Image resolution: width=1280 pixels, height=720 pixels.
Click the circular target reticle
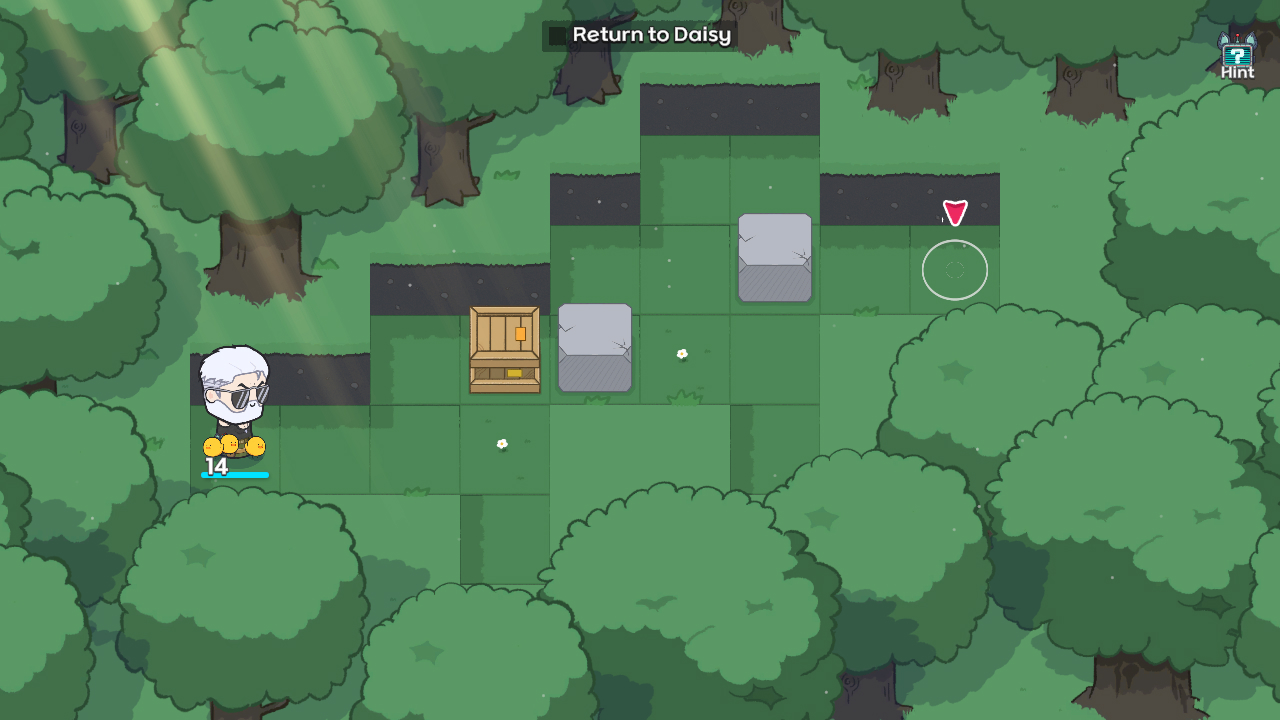(955, 270)
